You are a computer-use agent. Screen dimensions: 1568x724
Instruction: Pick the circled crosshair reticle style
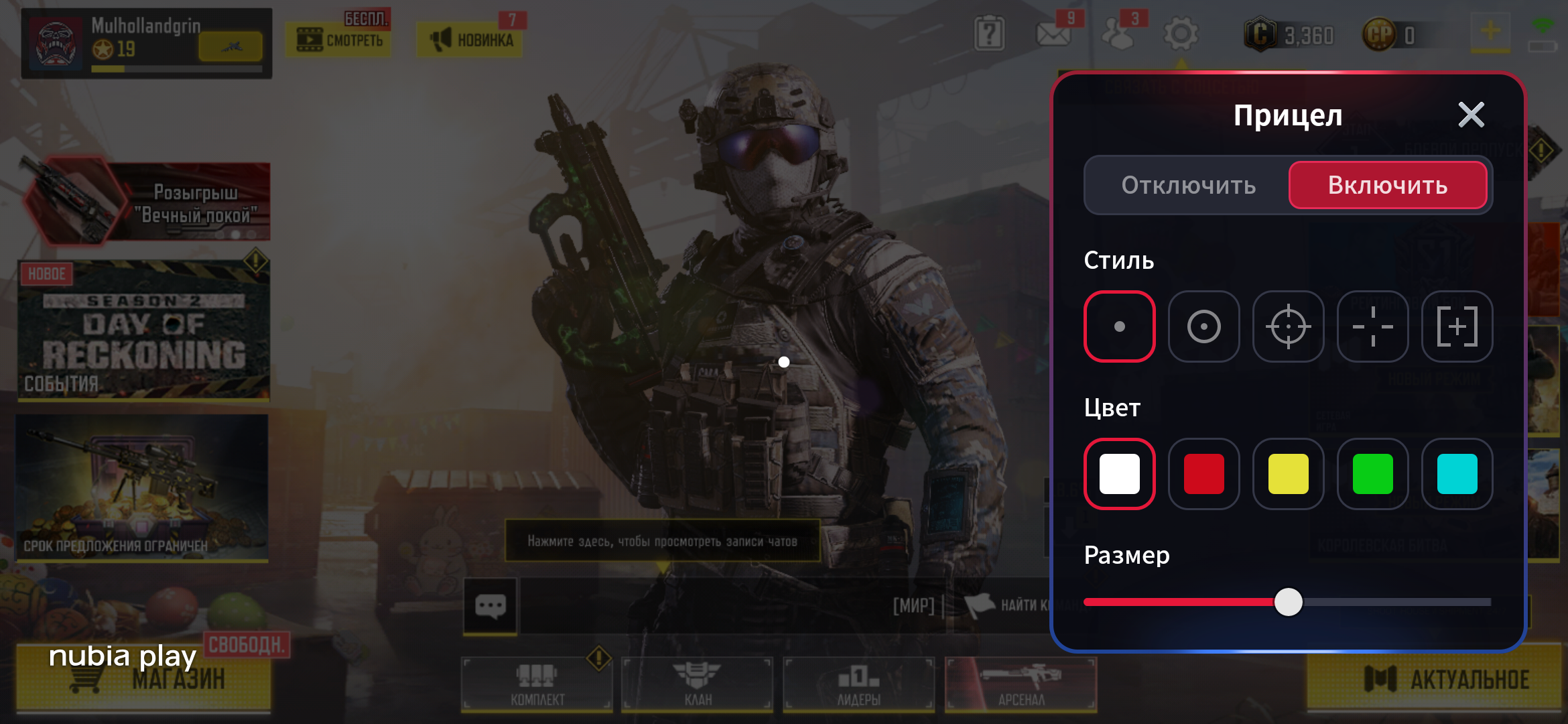pyautogui.click(x=1288, y=326)
